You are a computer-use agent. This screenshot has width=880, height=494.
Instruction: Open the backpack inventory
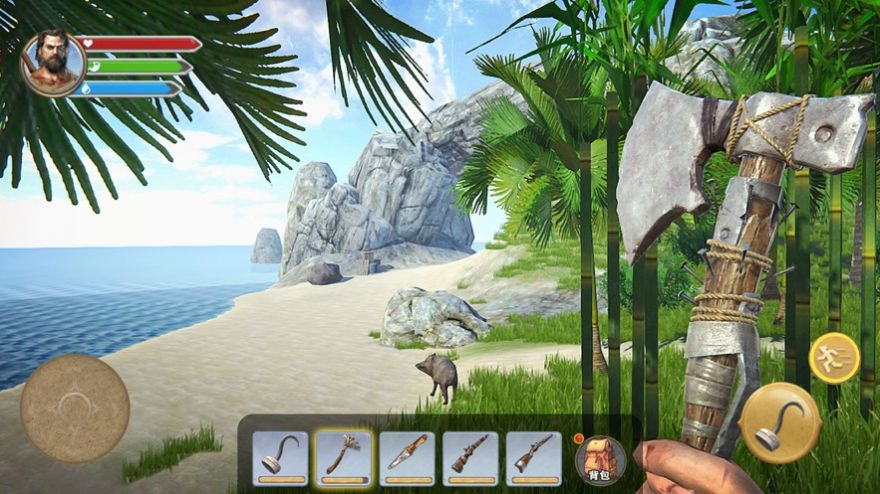(x=601, y=459)
